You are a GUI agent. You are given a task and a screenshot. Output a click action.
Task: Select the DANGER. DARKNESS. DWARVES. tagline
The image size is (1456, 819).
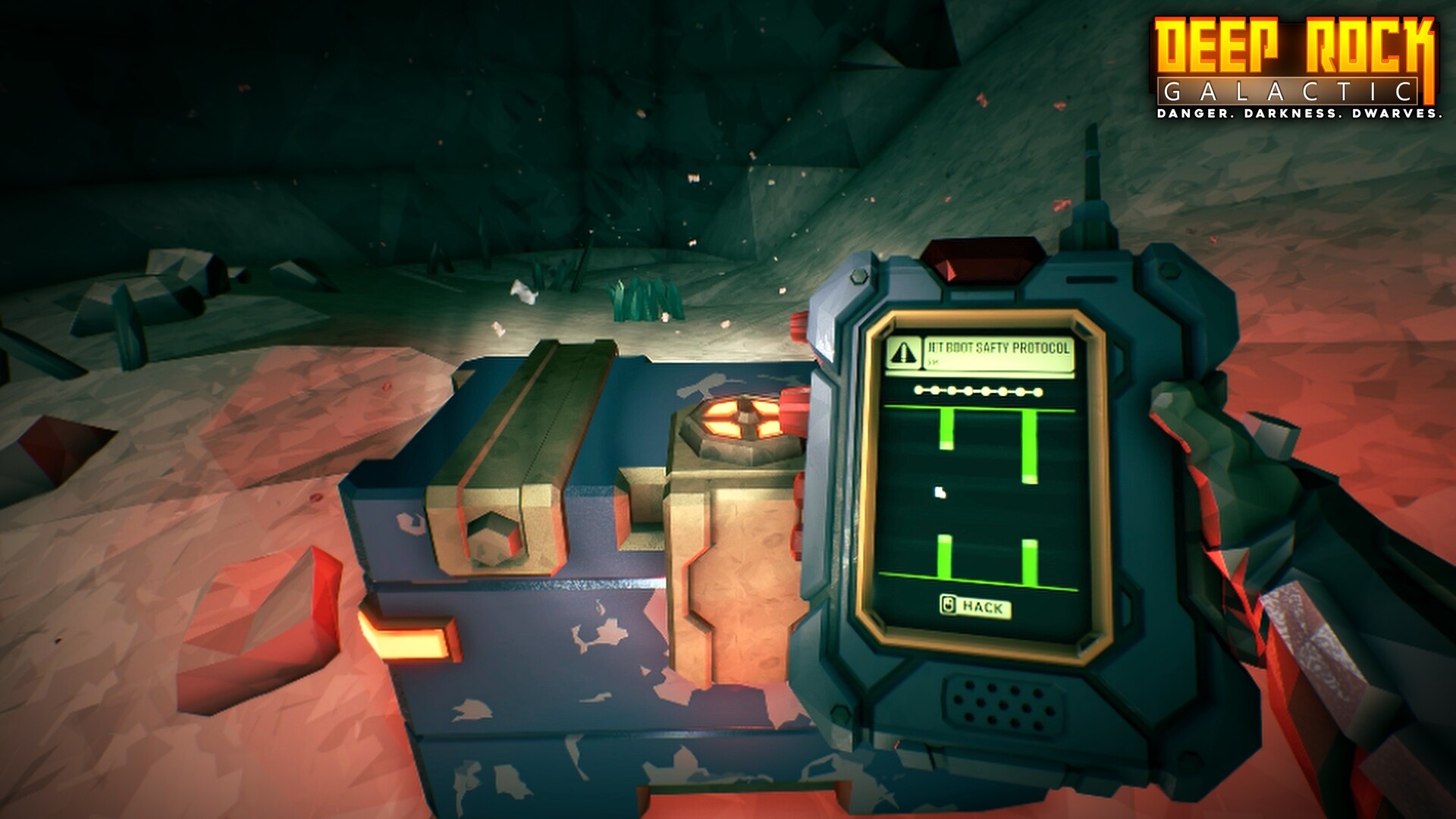[1299, 115]
